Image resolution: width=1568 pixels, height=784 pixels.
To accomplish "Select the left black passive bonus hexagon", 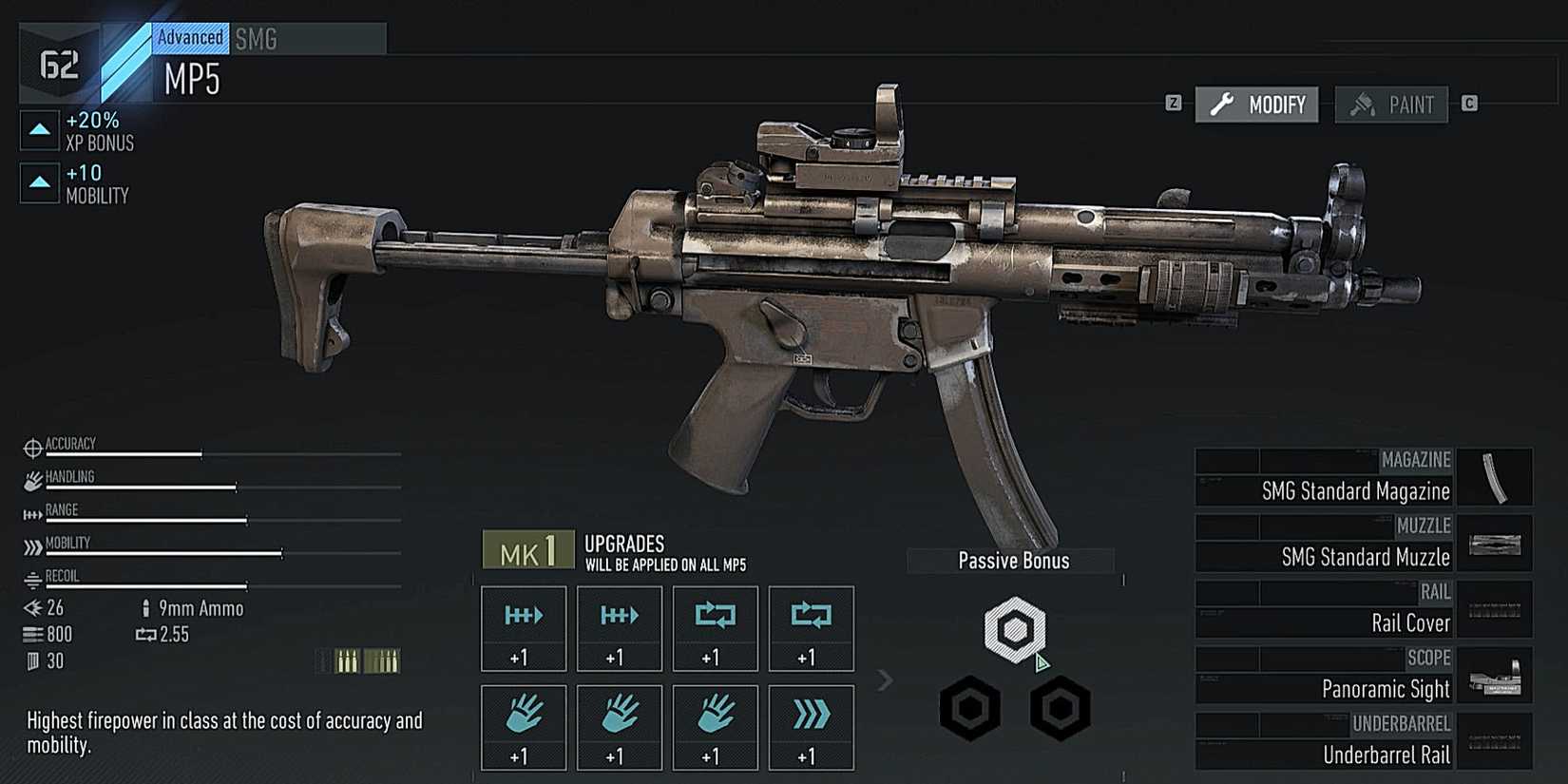I will (x=969, y=708).
